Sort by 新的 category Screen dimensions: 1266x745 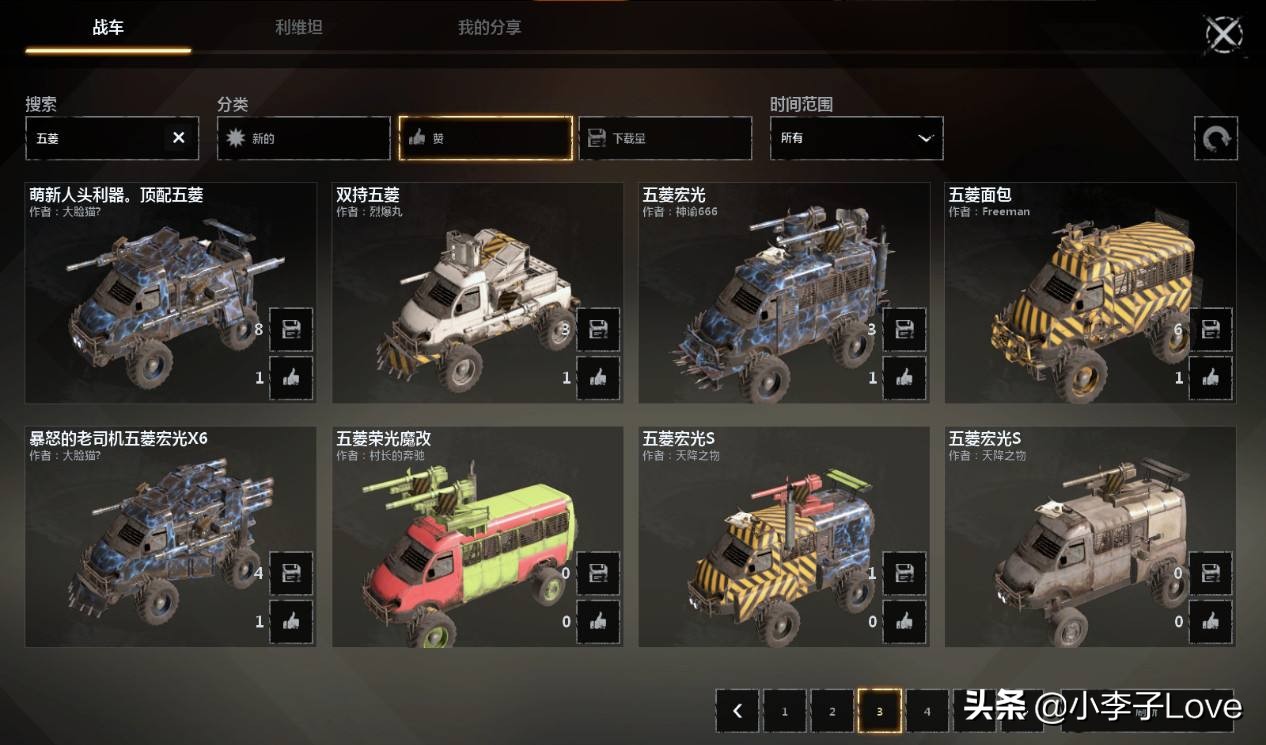(303, 138)
